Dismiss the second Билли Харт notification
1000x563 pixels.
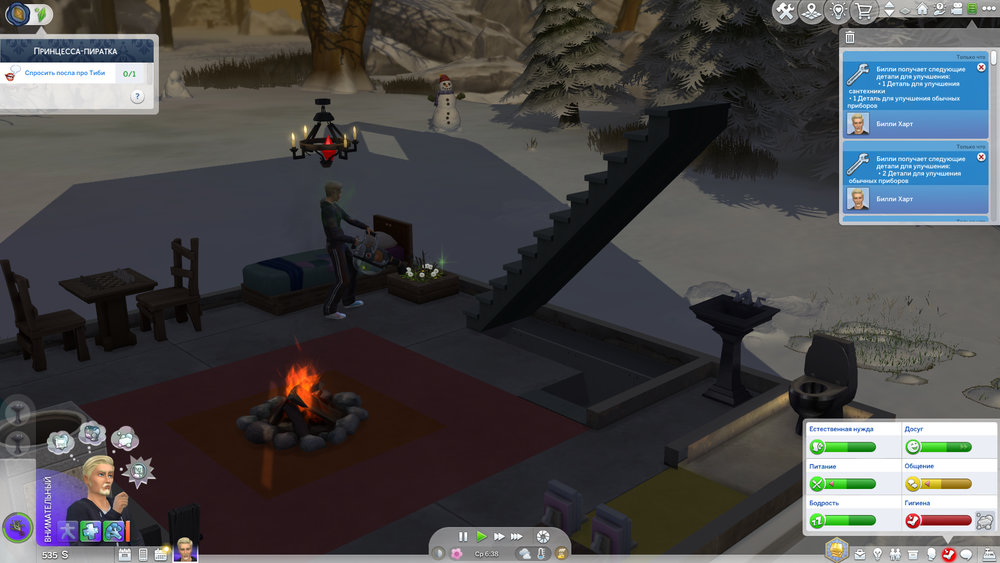coord(980,156)
